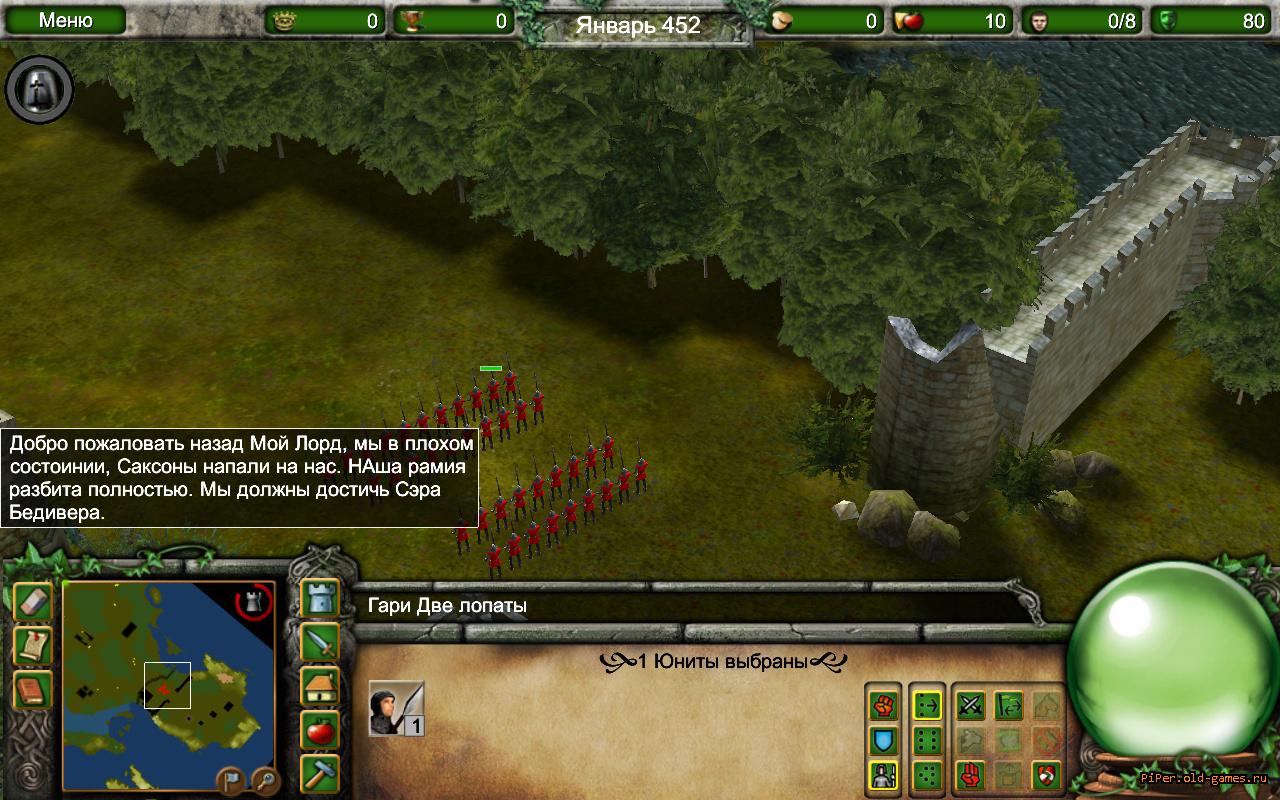Choose the six-dot block formation
The image size is (1280, 800).
coord(928,741)
